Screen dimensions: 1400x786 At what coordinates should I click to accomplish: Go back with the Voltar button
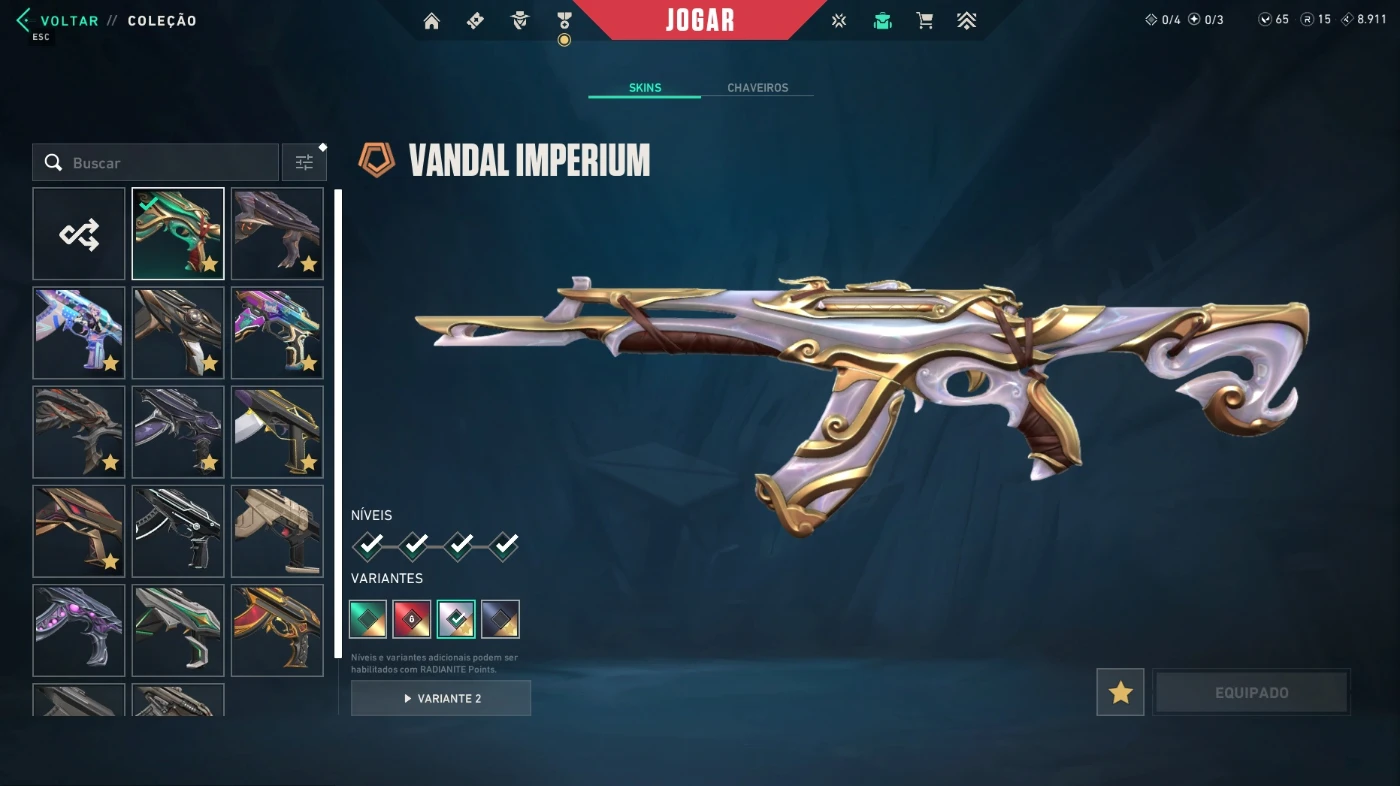click(68, 21)
